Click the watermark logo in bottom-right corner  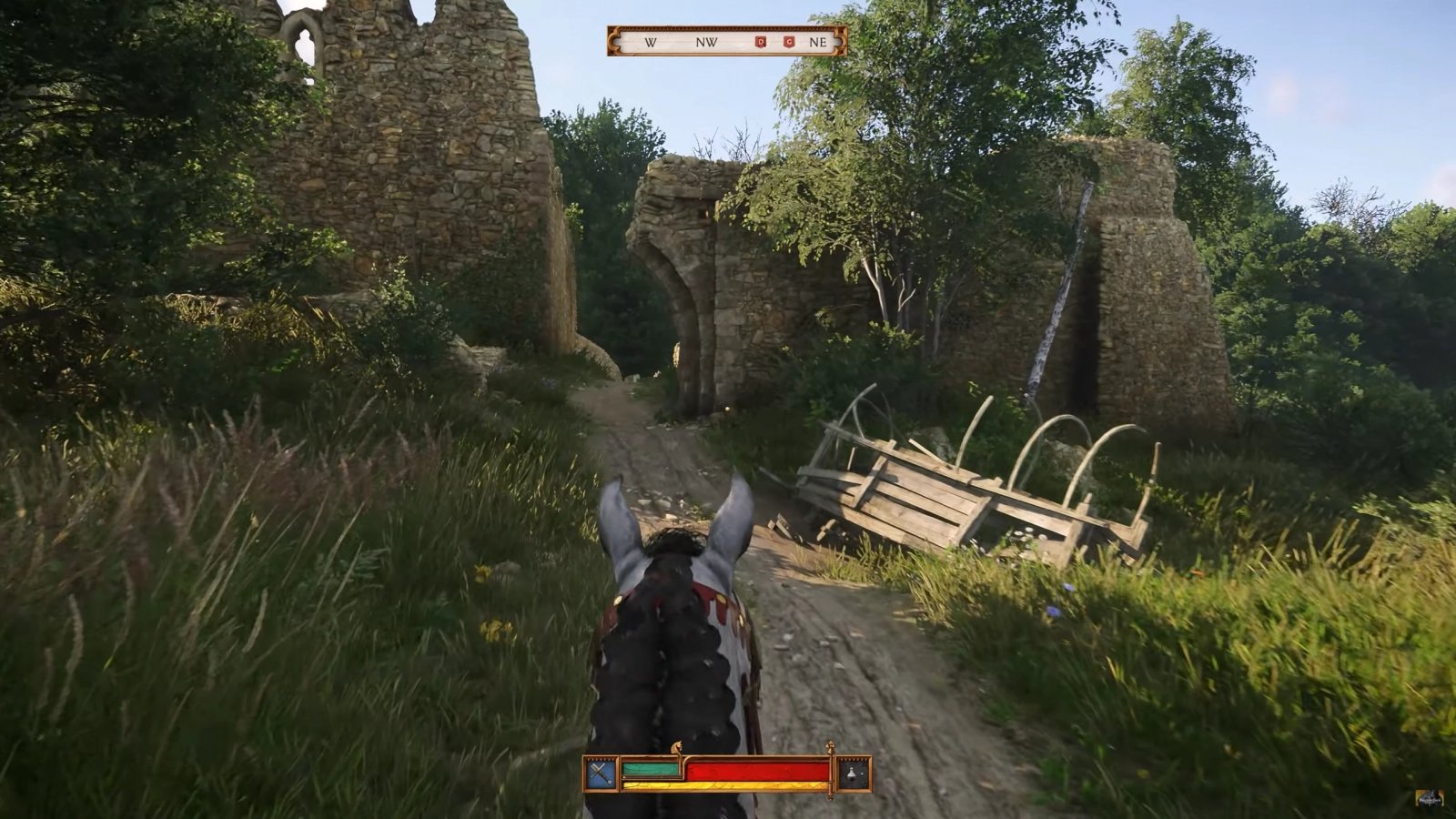click(1431, 796)
